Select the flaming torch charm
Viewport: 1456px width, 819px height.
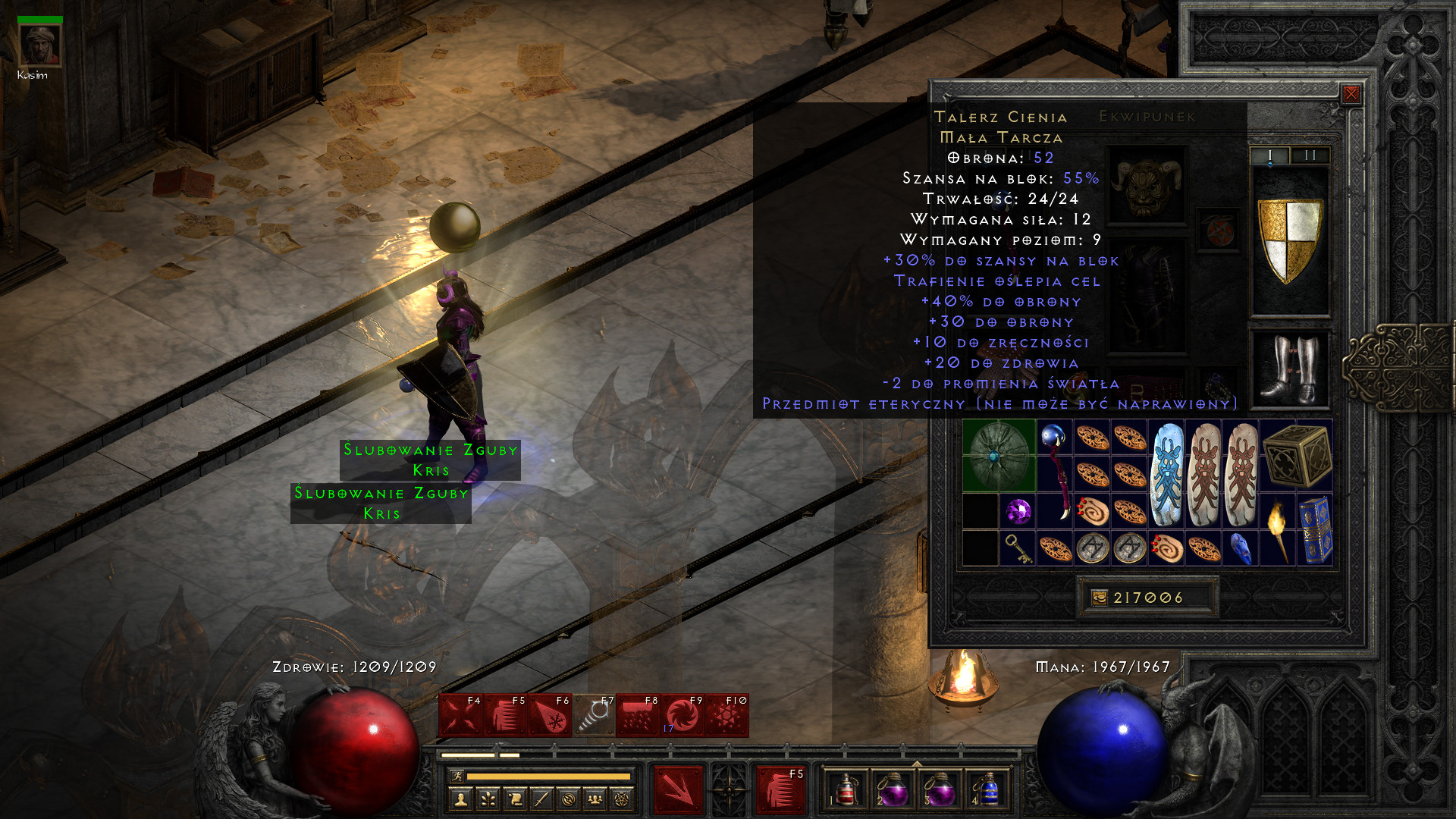click(1278, 529)
